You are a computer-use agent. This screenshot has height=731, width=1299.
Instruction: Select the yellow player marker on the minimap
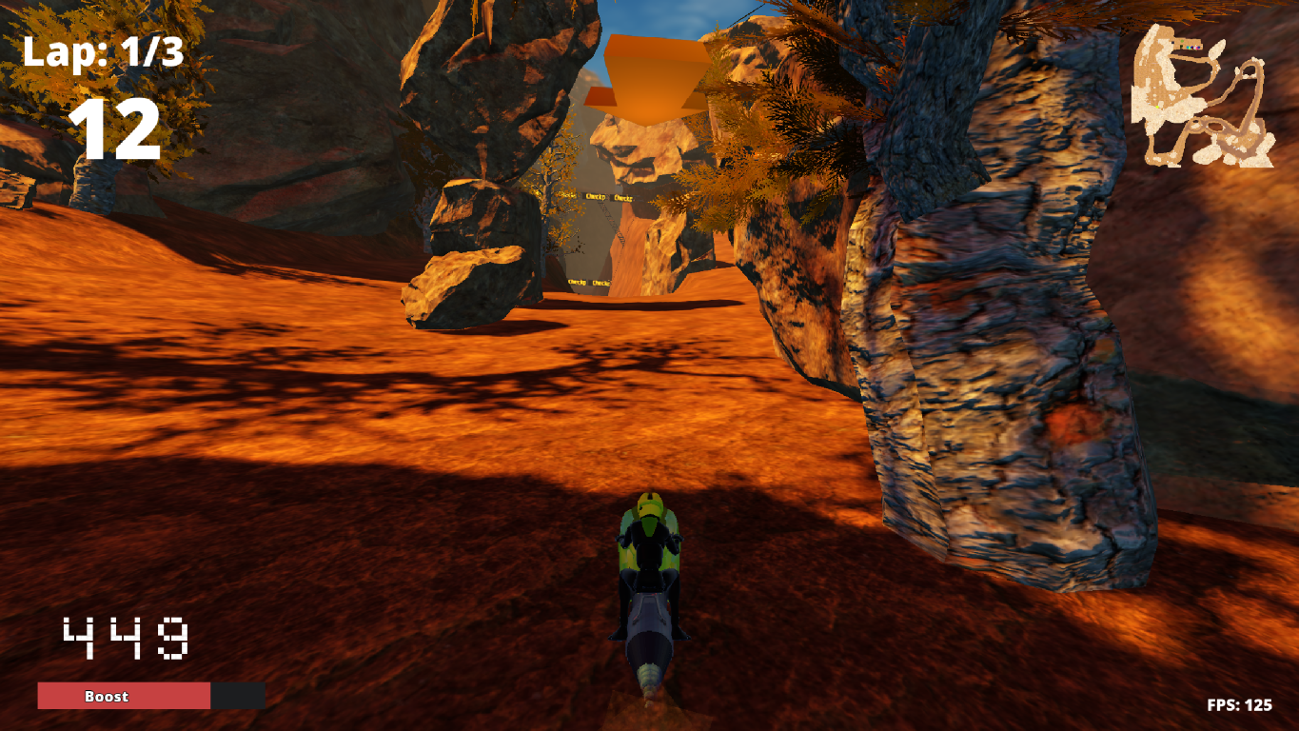pos(1158,106)
